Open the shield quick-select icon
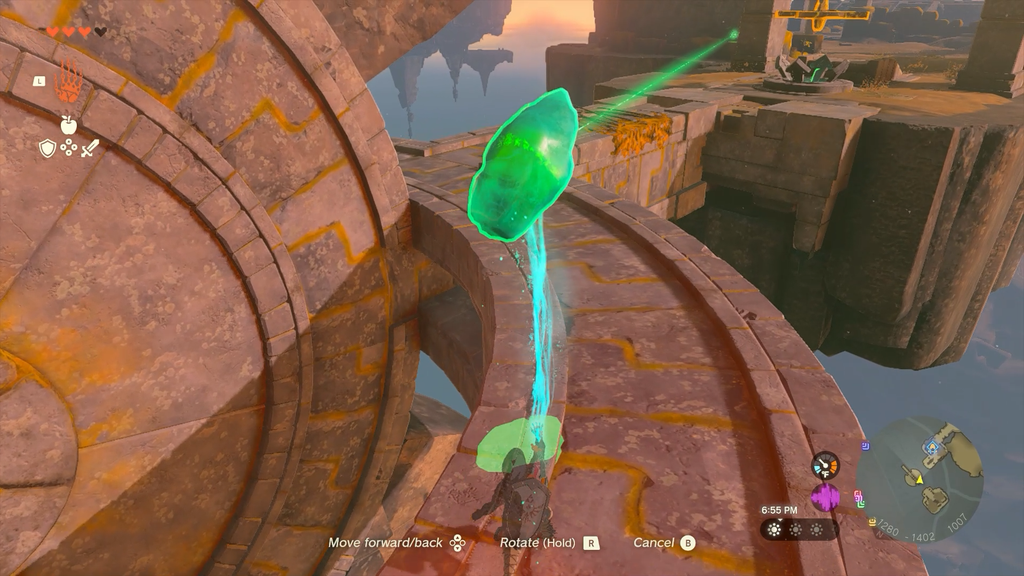Screen dimensions: 1024x576 [x=47, y=148]
